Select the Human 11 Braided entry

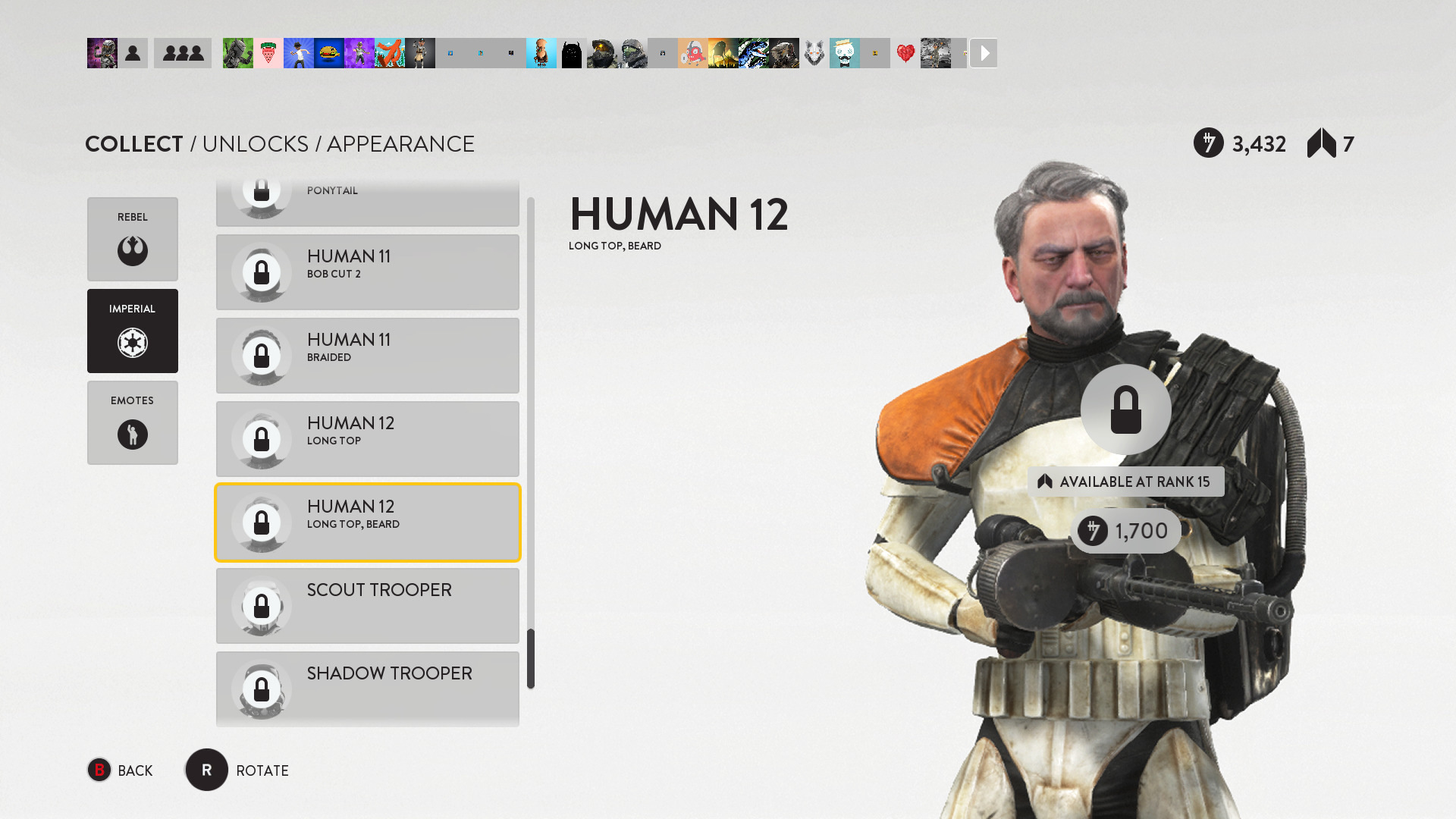[367, 356]
